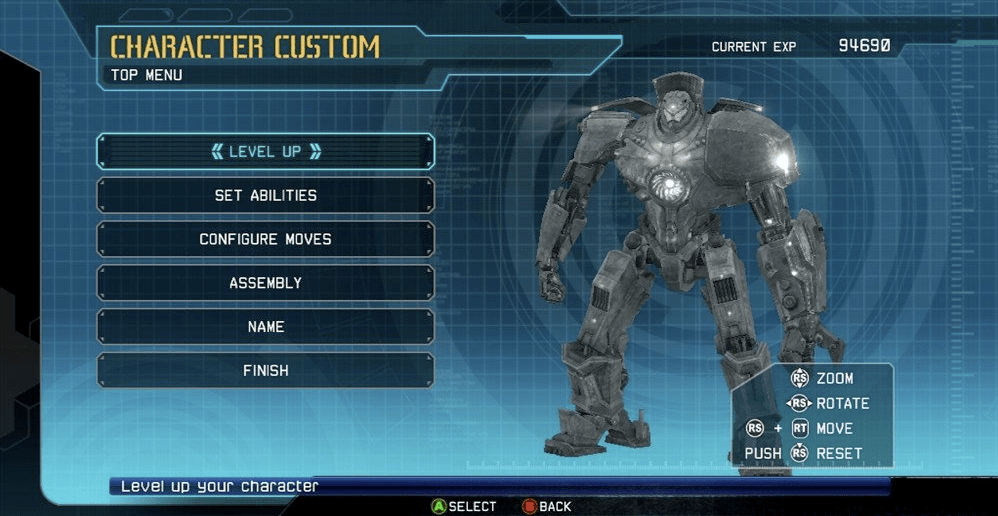Select the Level Up menu entry
Viewport: 998px width, 516px height.
coord(265,152)
